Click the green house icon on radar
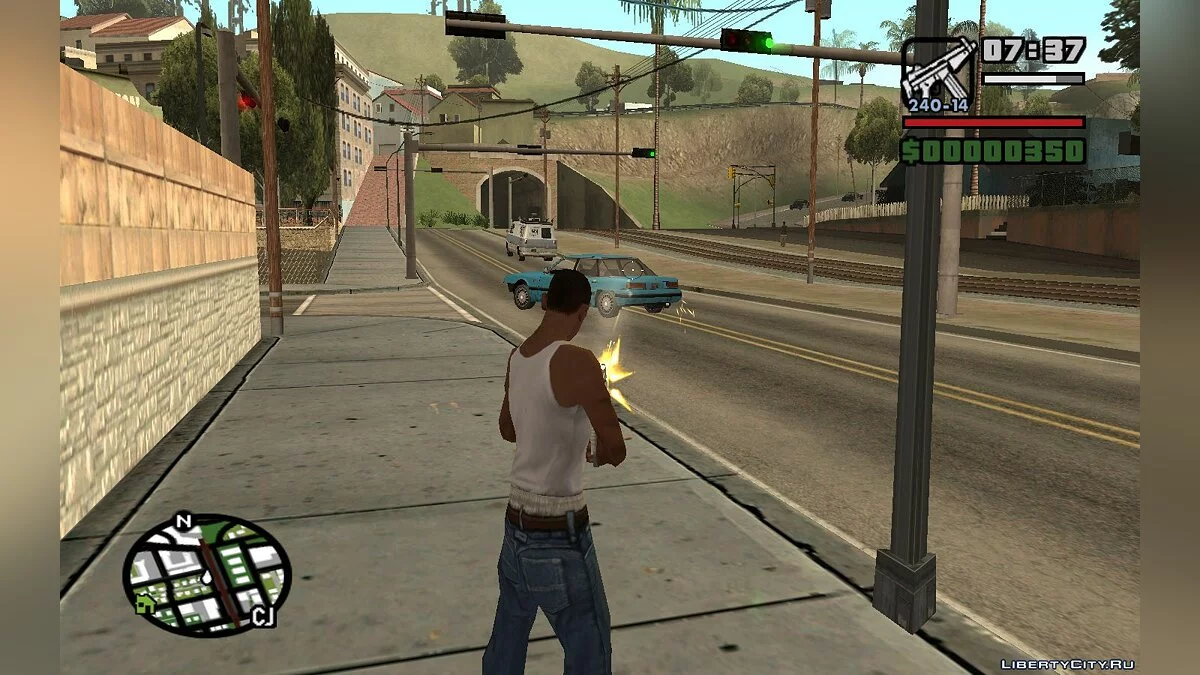 click(x=146, y=603)
